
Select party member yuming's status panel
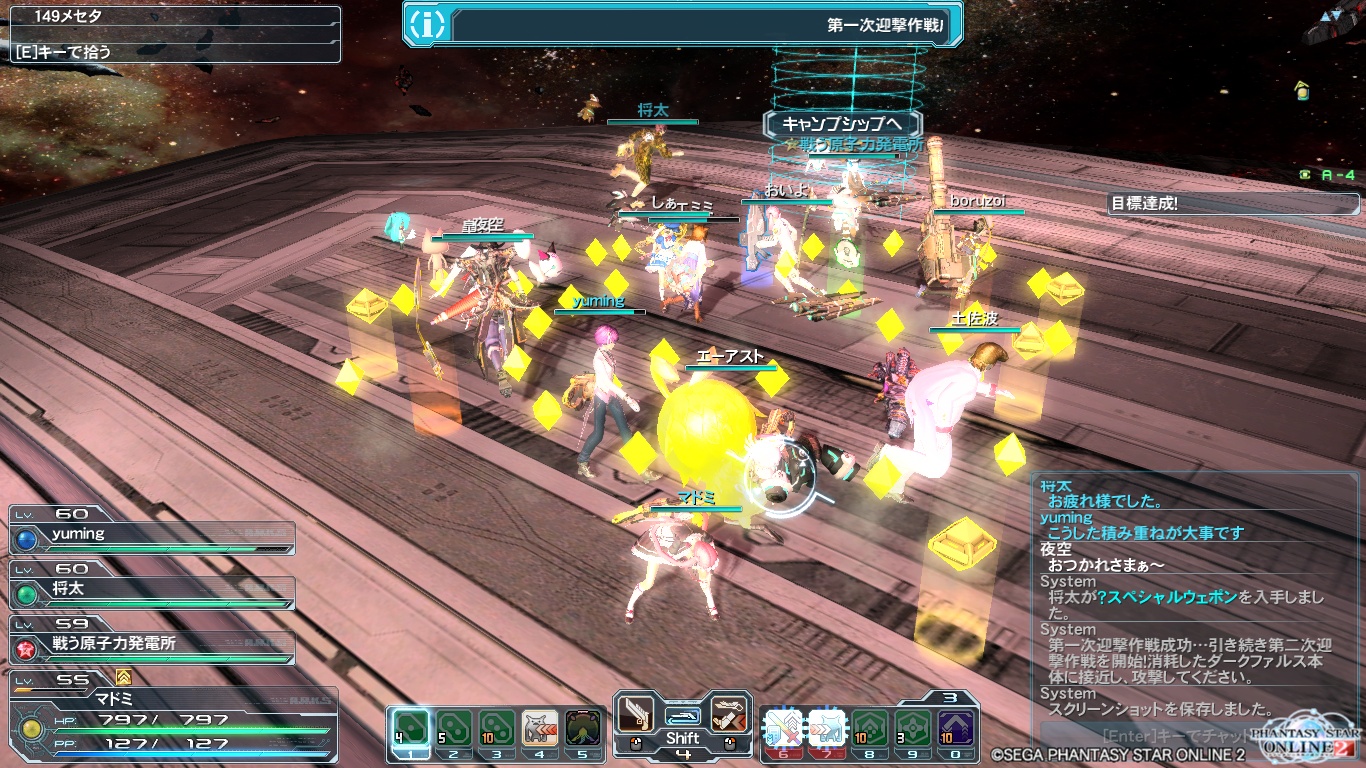[x=152, y=536]
